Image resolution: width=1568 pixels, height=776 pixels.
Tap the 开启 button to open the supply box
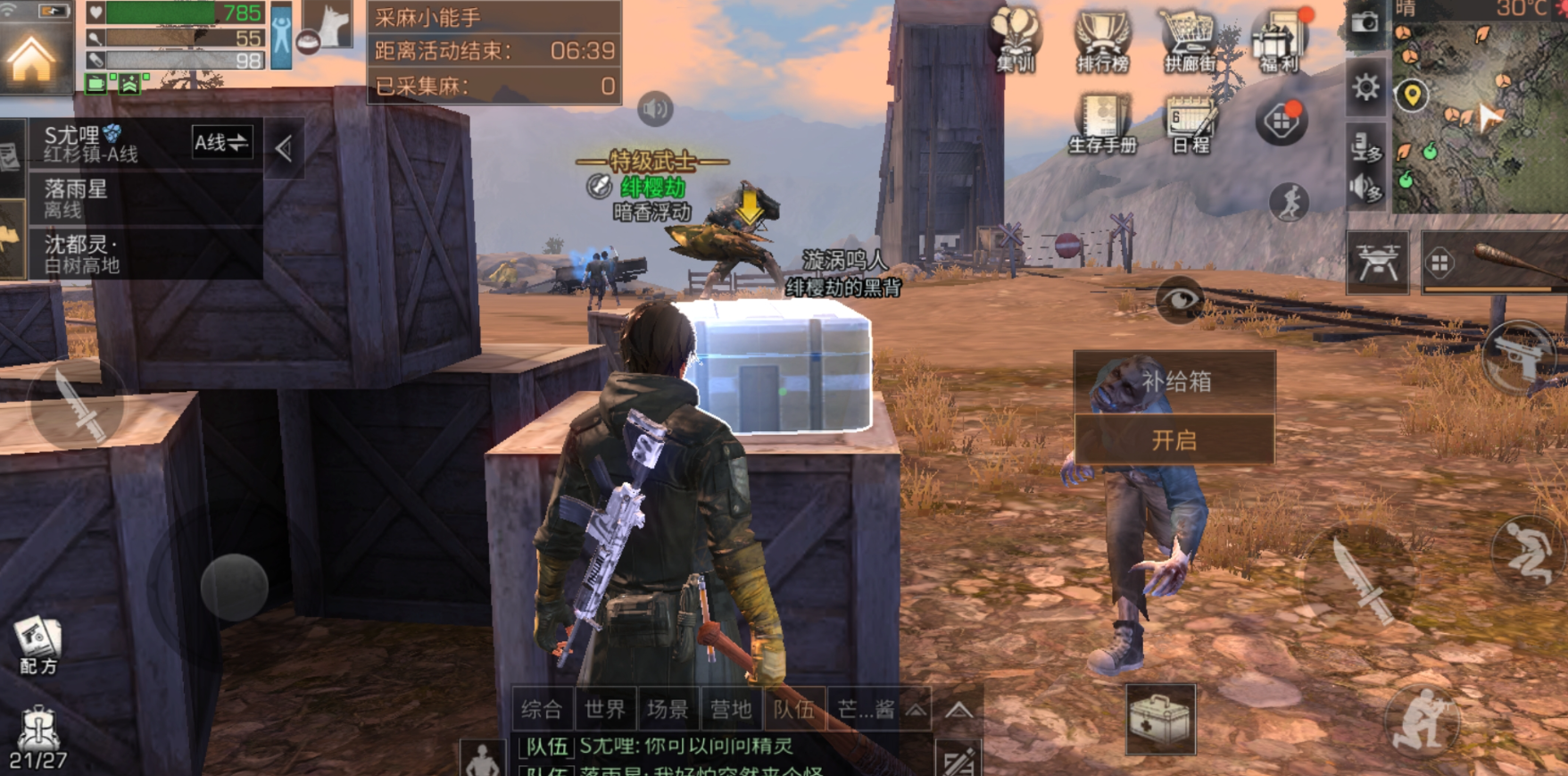(1174, 440)
